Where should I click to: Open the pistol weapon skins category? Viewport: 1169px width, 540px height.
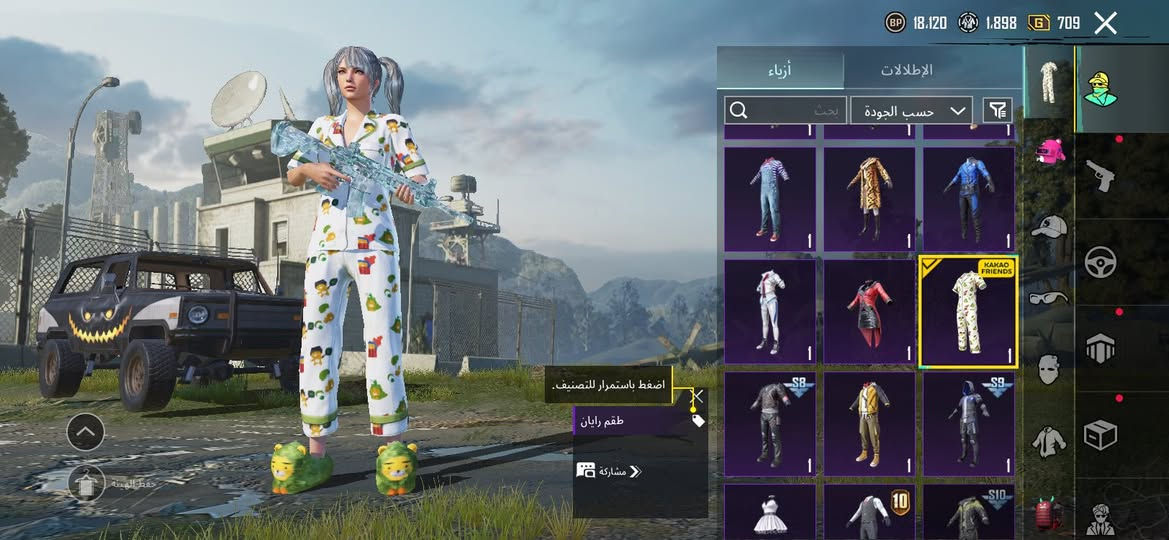point(1101,175)
